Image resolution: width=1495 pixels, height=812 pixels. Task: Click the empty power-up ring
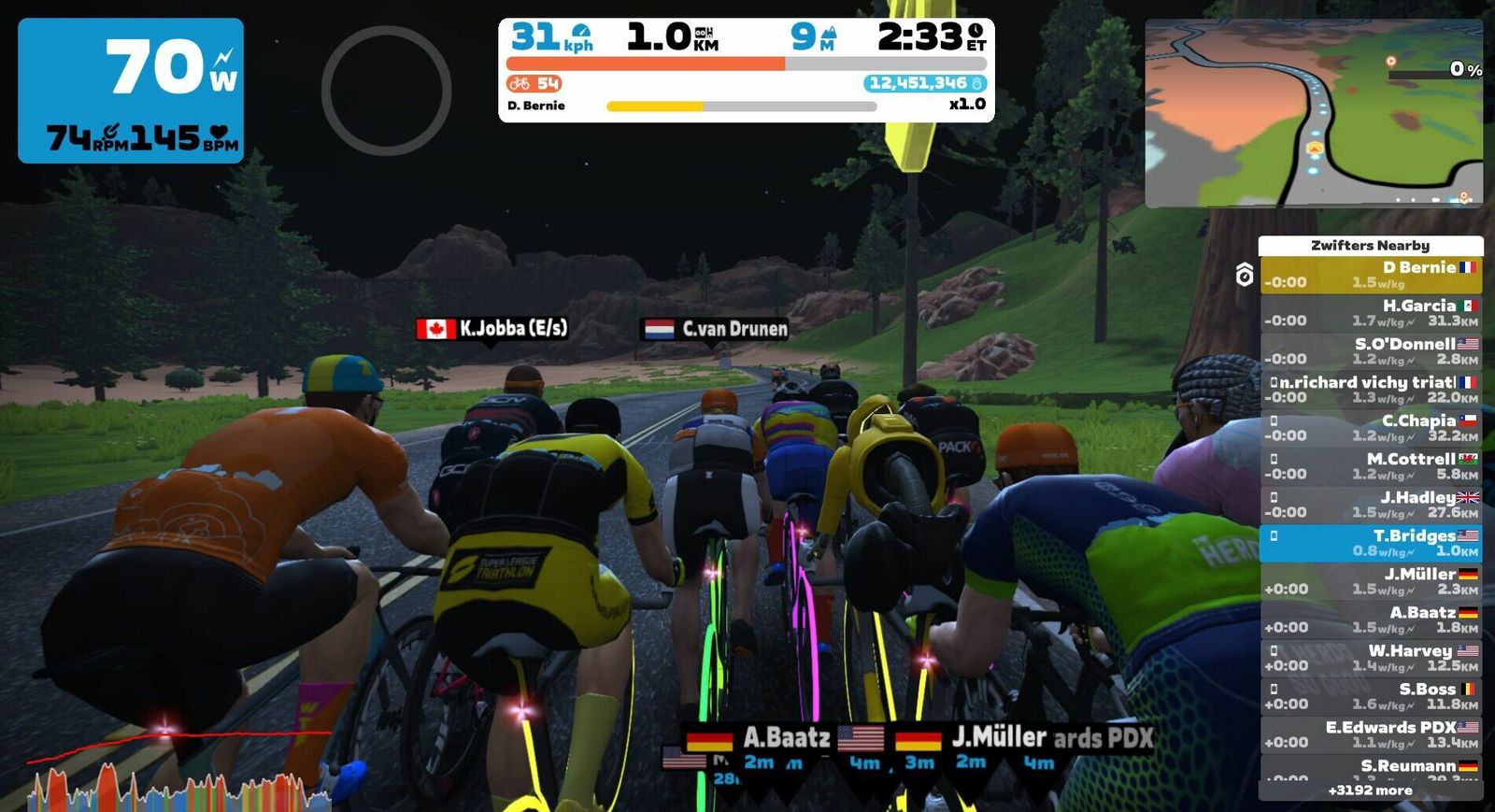point(386,91)
